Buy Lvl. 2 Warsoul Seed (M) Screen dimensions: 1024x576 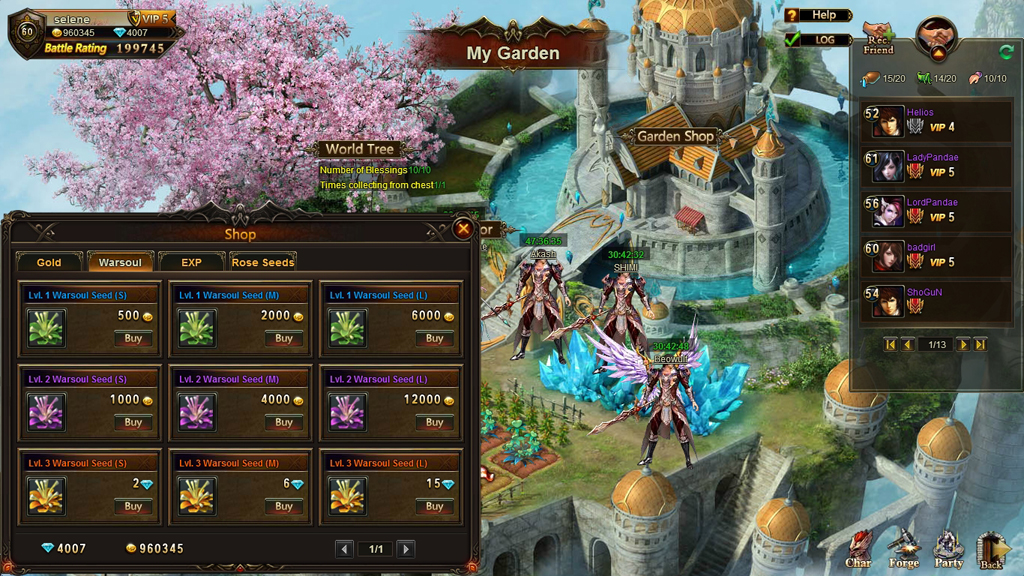point(284,423)
